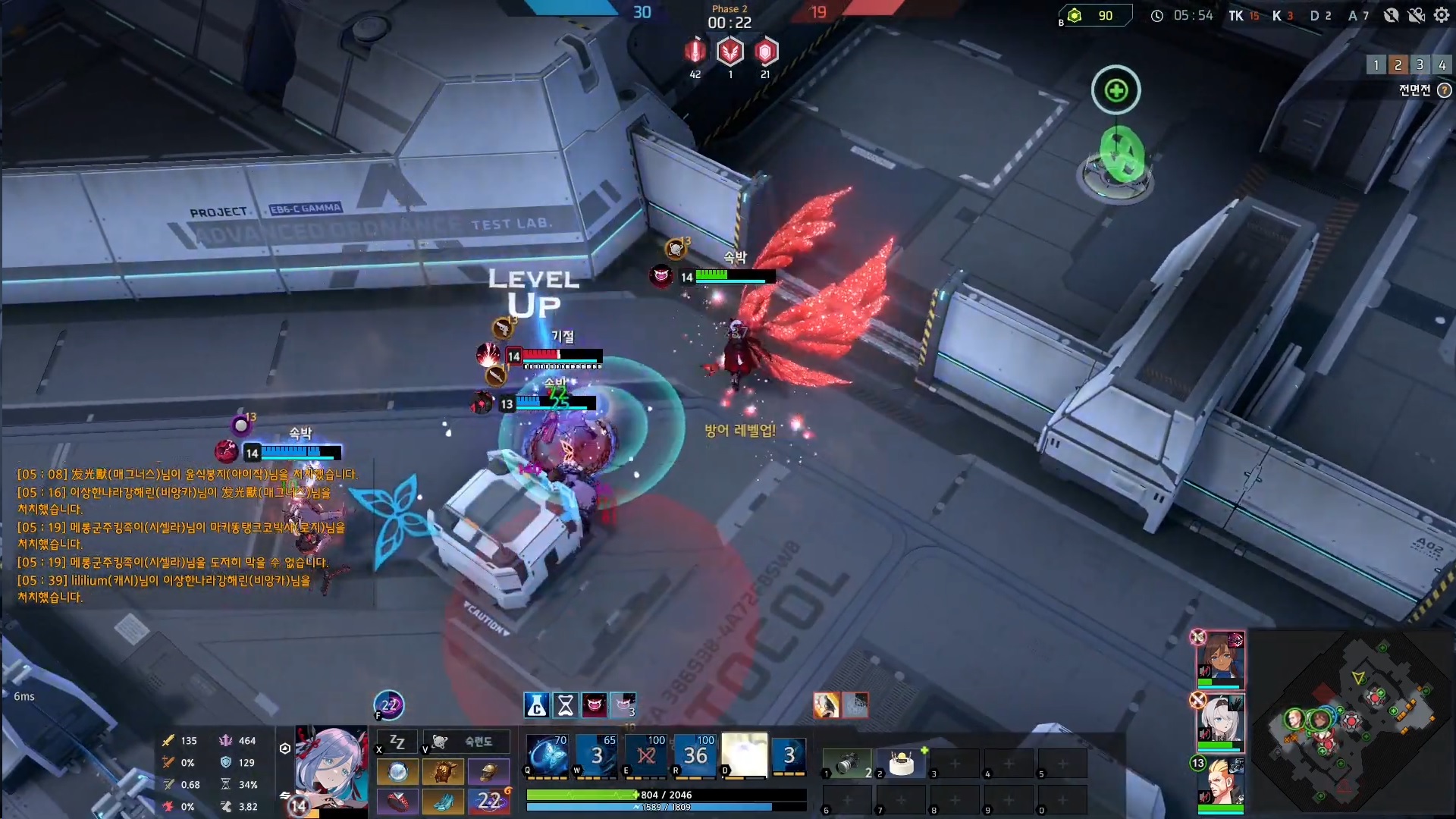Viewport: 1456px width, 819px height.
Task: Select the W skill on cooldown
Action: (597, 755)
